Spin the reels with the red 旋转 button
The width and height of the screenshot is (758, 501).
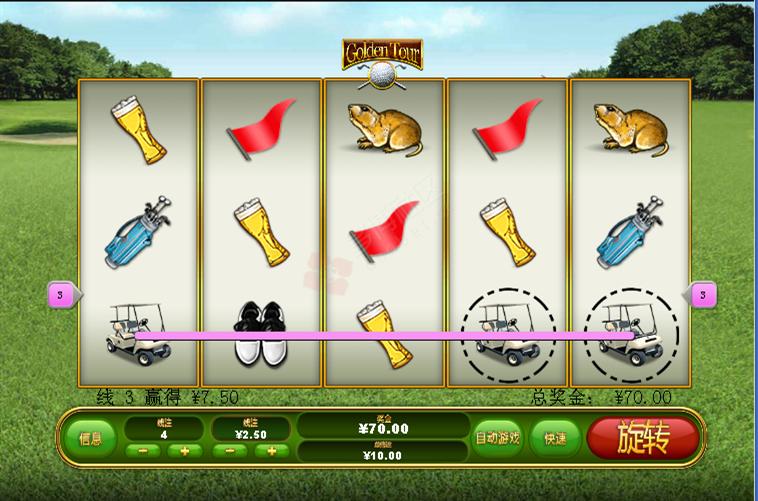[x=643, y=437]
